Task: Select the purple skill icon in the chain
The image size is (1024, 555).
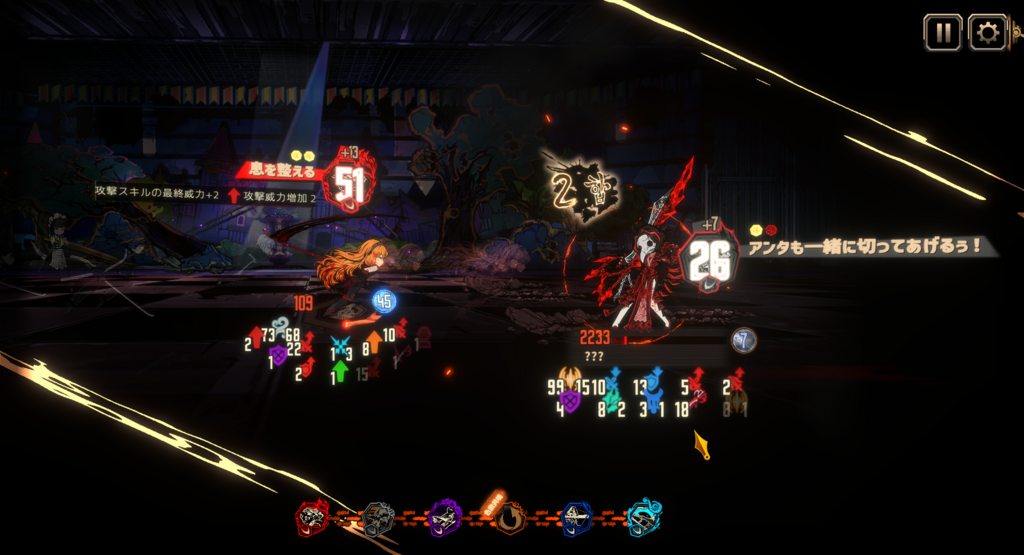Action: pyautogui.click(x=443, y=518)
